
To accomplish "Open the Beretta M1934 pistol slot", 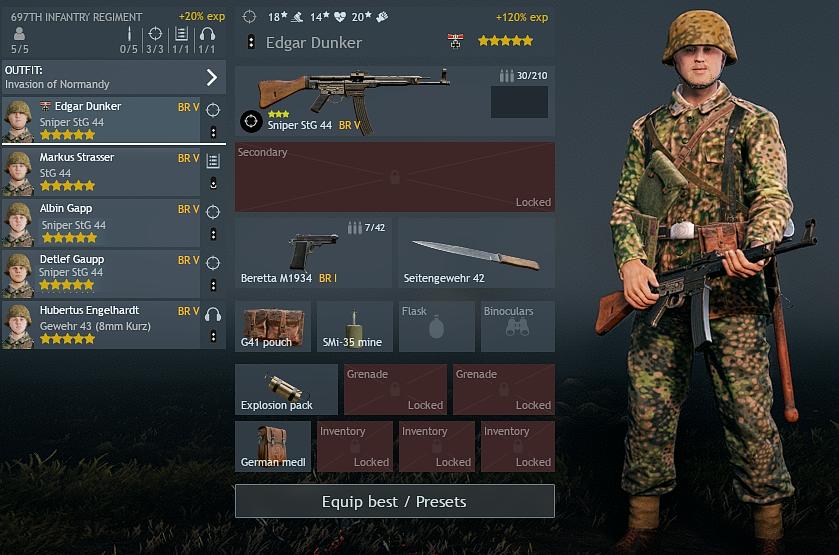I will point(314,253).
